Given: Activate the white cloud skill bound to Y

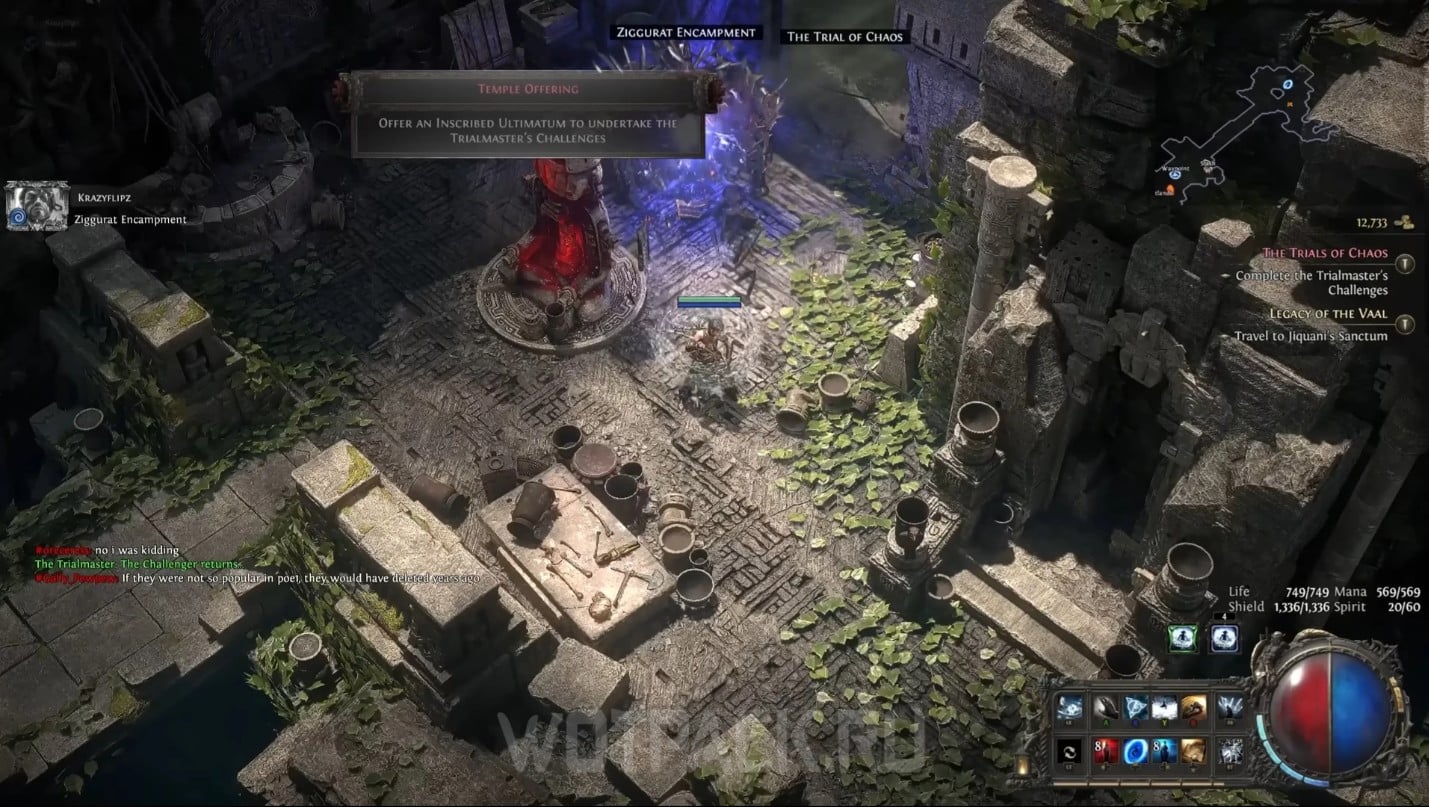Looking at the screenshot, I should tap(1163, 707).
